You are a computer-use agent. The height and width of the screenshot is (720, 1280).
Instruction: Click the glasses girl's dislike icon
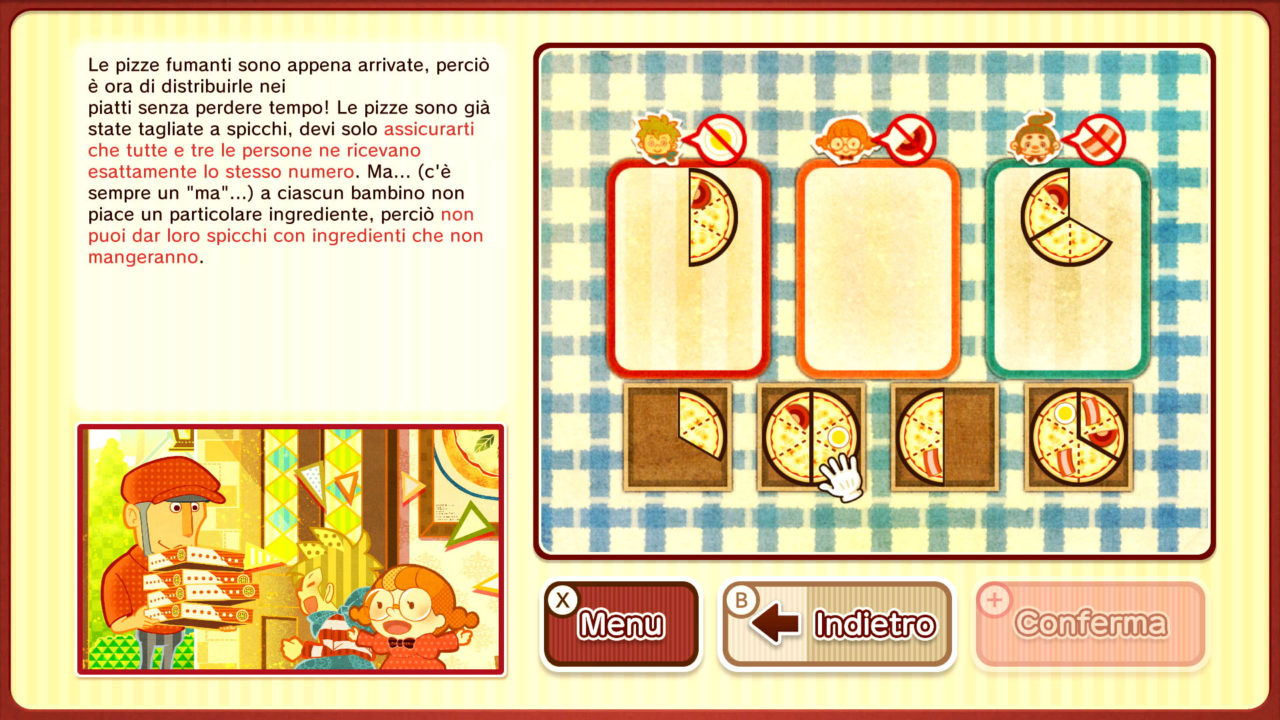pos(910,140)
